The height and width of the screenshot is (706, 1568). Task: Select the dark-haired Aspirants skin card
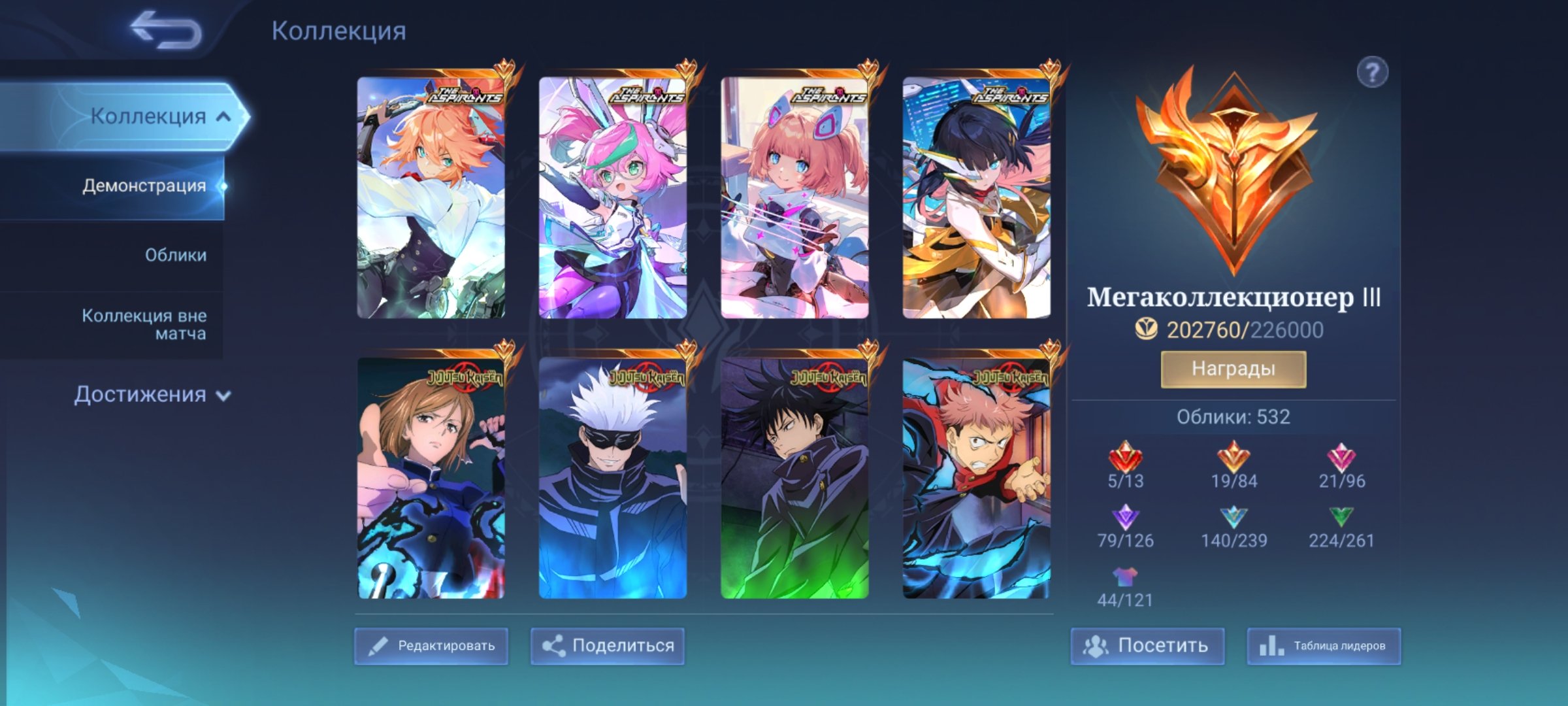click(977, 197)
